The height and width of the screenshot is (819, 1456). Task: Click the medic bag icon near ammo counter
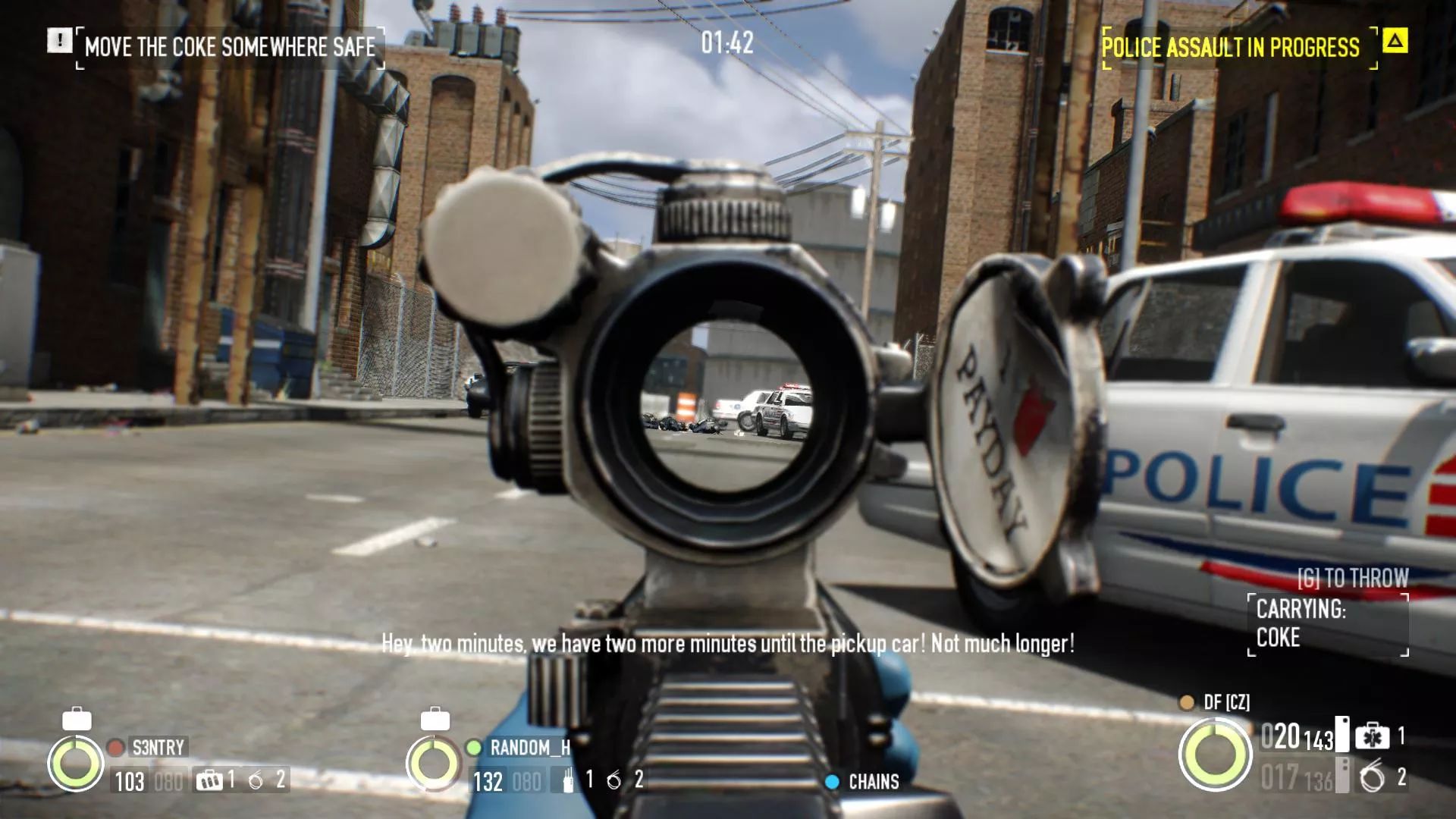click(1371, 736)
